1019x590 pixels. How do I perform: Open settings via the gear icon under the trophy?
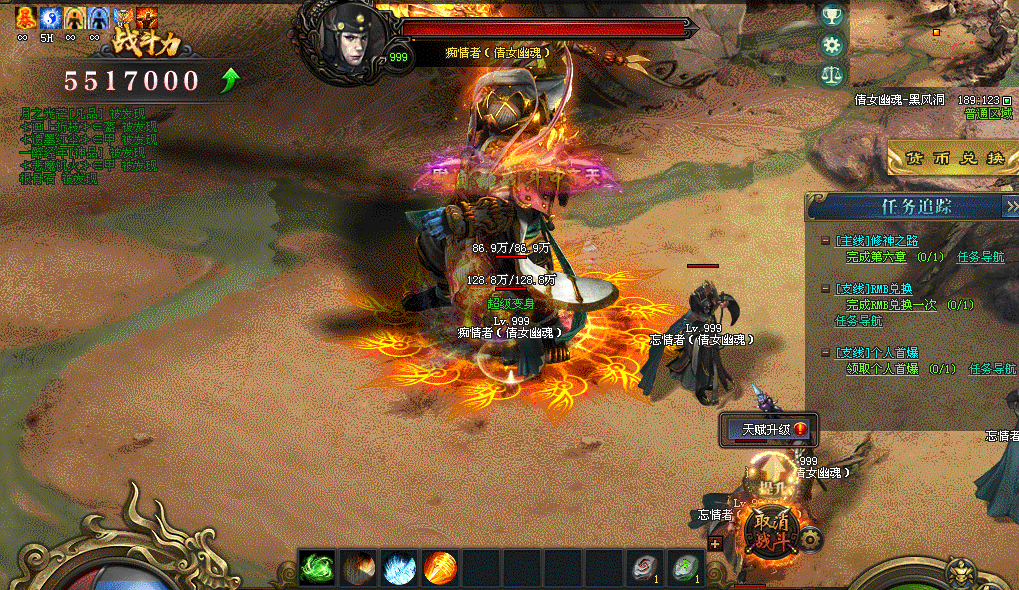[830, 45]
